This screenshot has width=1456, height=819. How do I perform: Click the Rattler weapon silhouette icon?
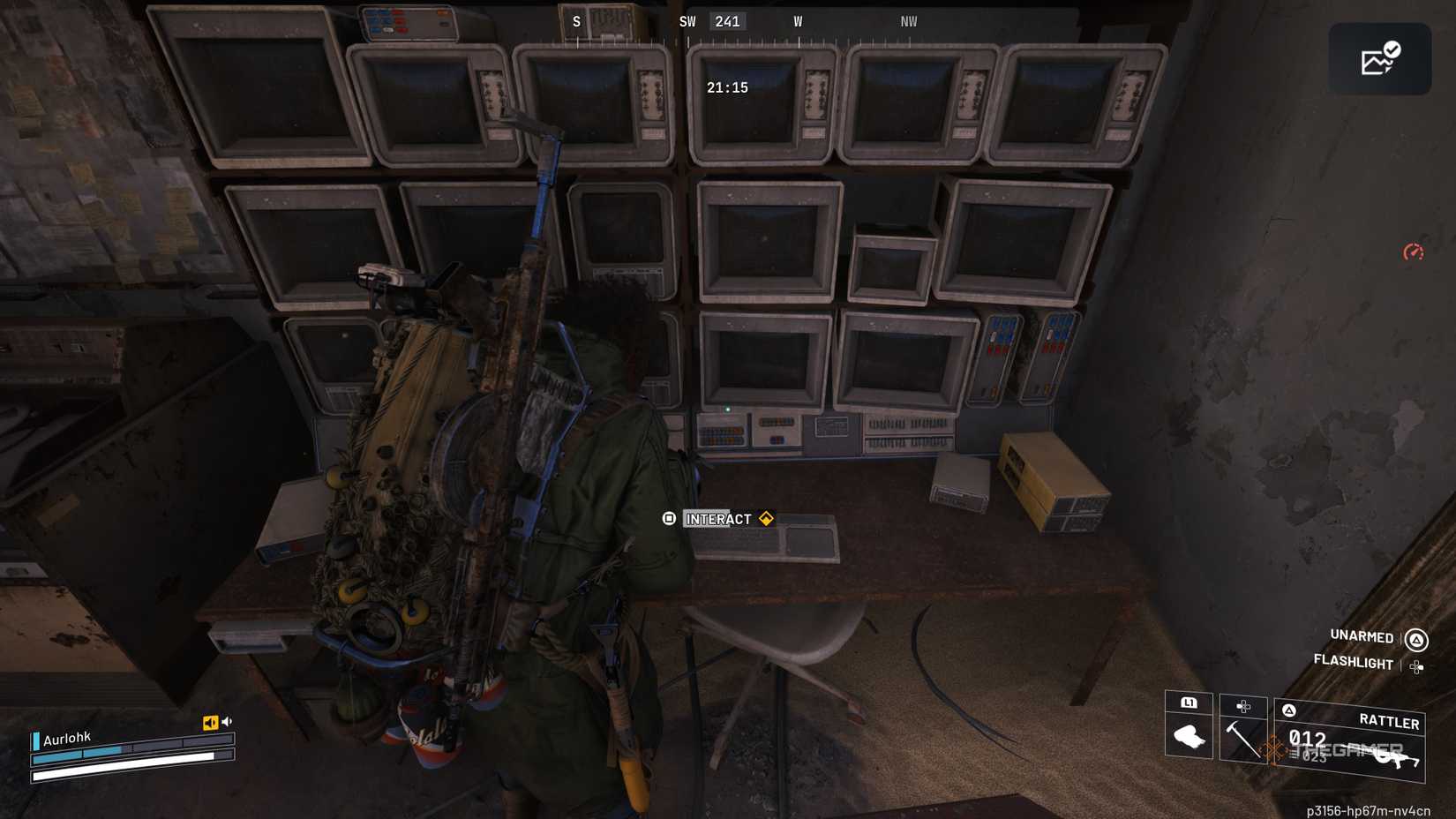pyautogui.click(x=1397, y=759)
